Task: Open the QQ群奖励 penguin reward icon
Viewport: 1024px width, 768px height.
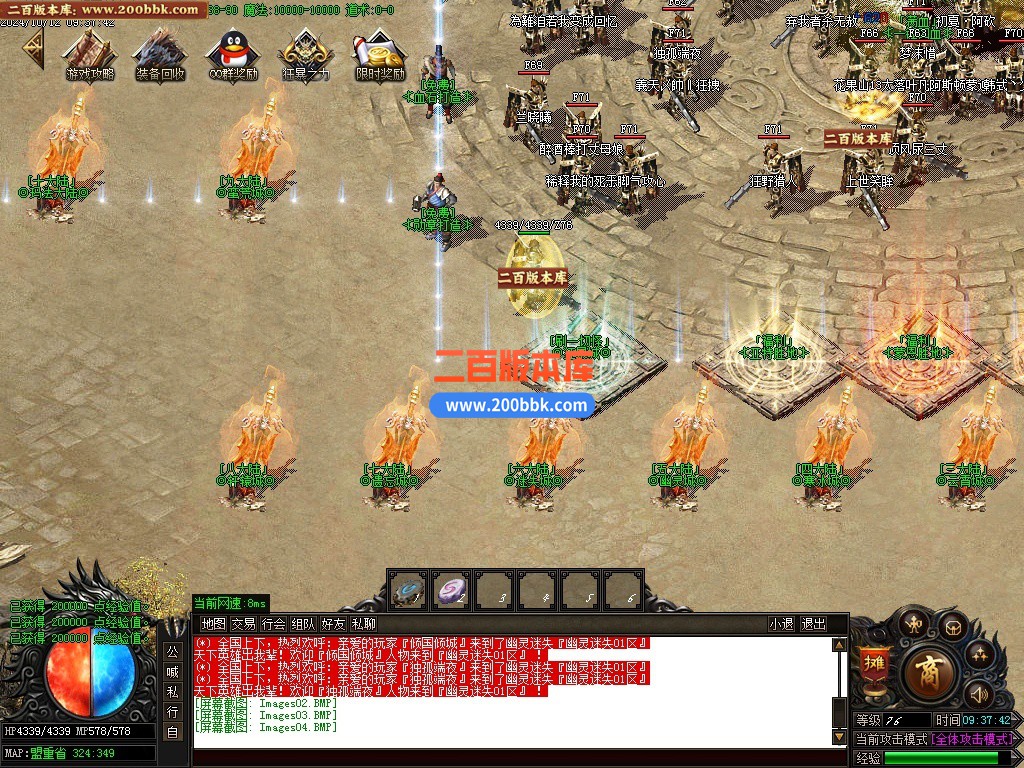Action: click(x=232, y=55)
